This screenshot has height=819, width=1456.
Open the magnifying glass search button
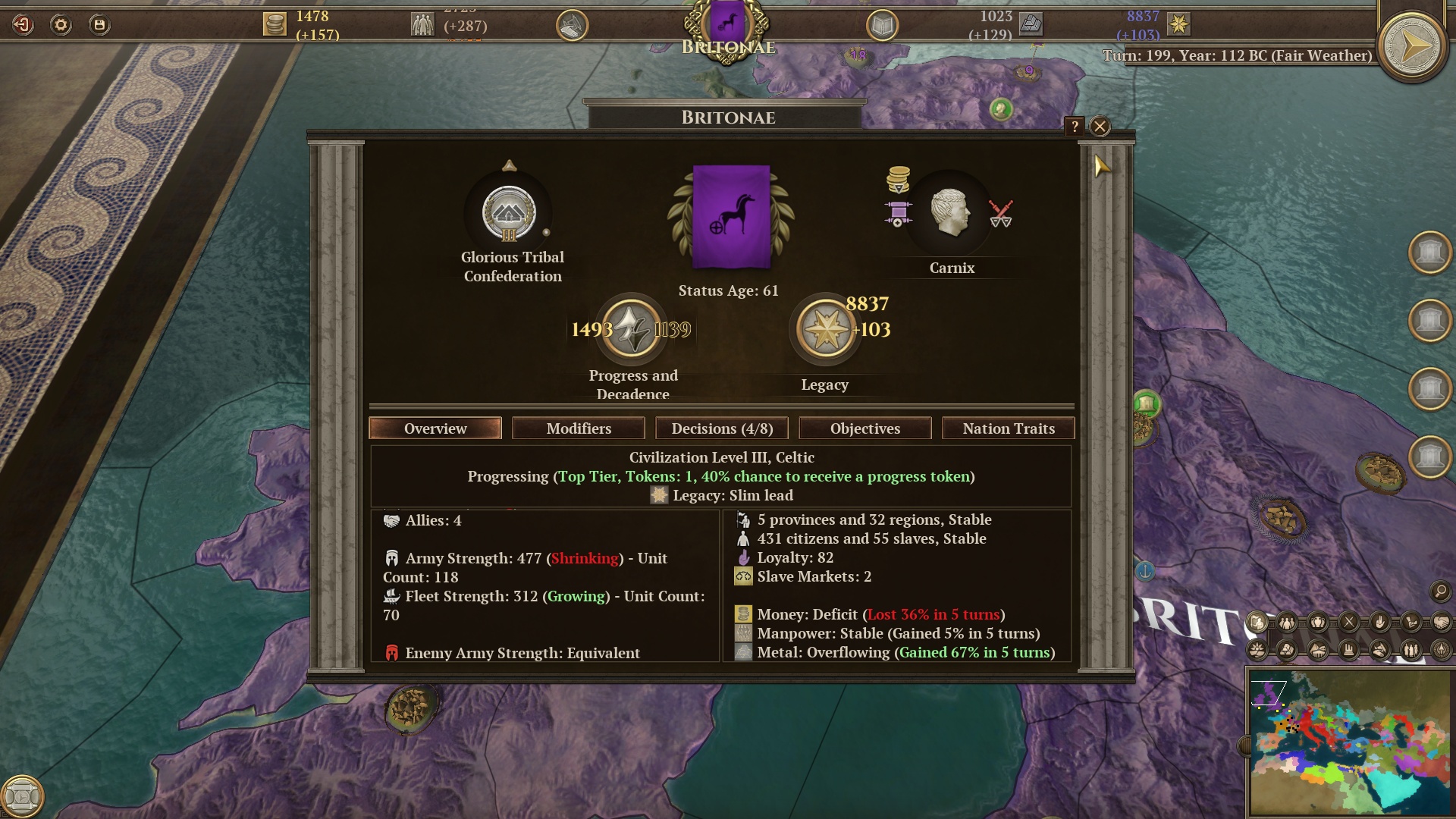coord(1440,591)
